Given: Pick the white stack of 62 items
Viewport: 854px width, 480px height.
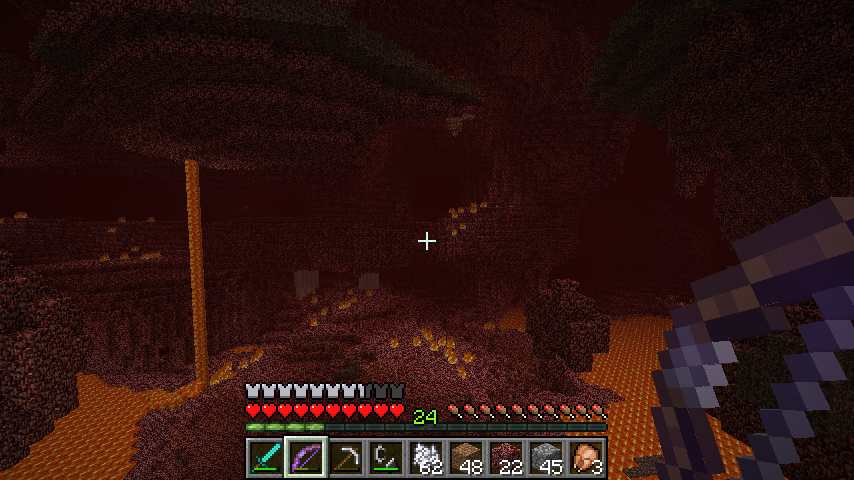Looking at the screenshot, I should click(x=425, y=458).
